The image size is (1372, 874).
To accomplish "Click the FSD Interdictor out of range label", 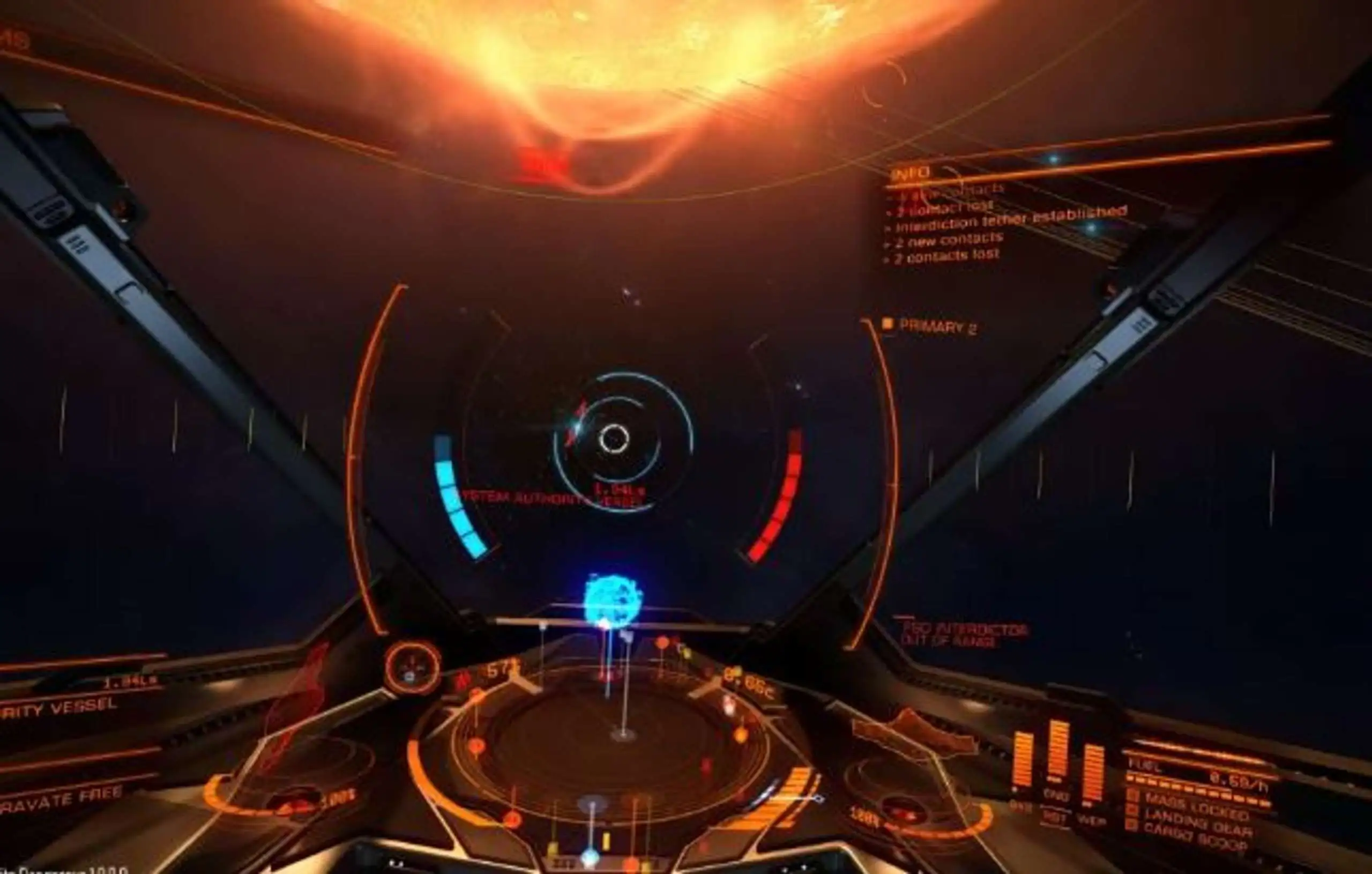I will (x=964, y=635).
